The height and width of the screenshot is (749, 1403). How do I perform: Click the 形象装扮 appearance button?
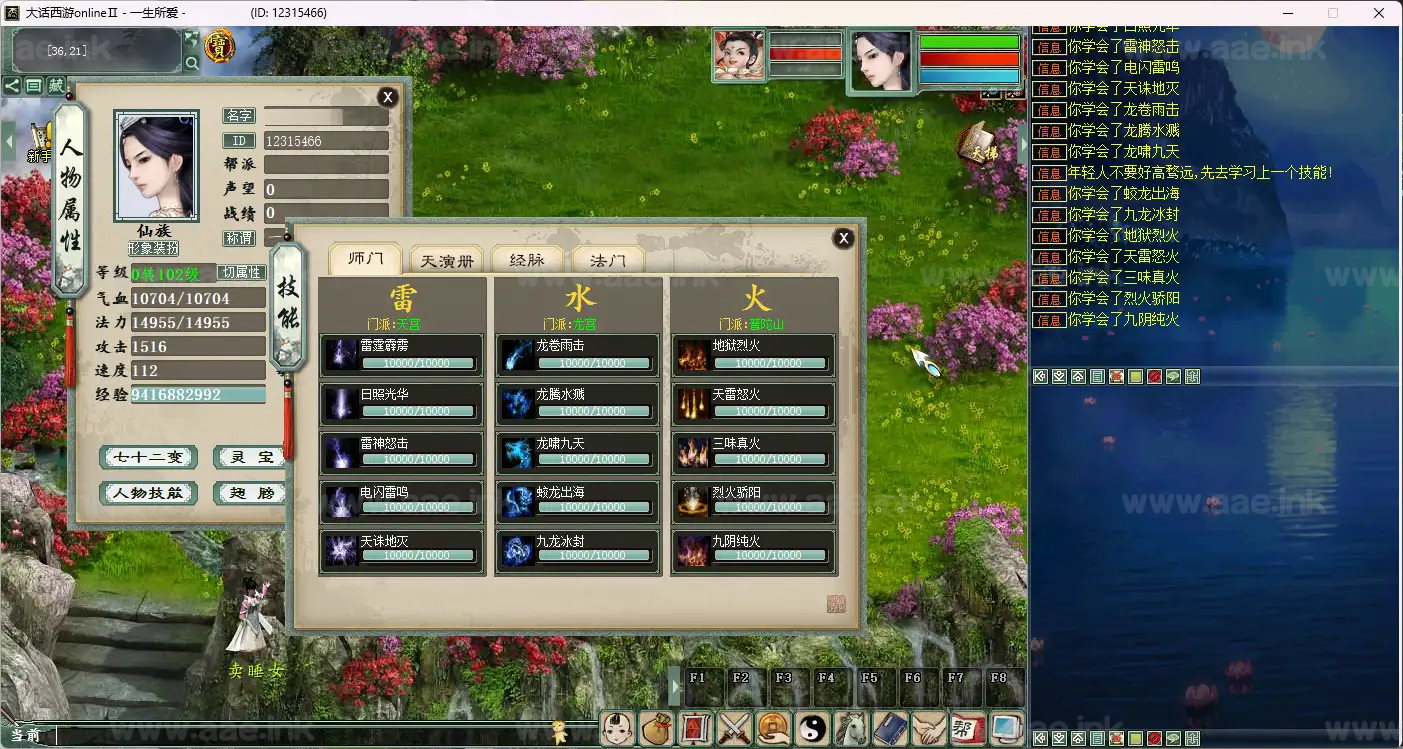[x=153, y=248]
